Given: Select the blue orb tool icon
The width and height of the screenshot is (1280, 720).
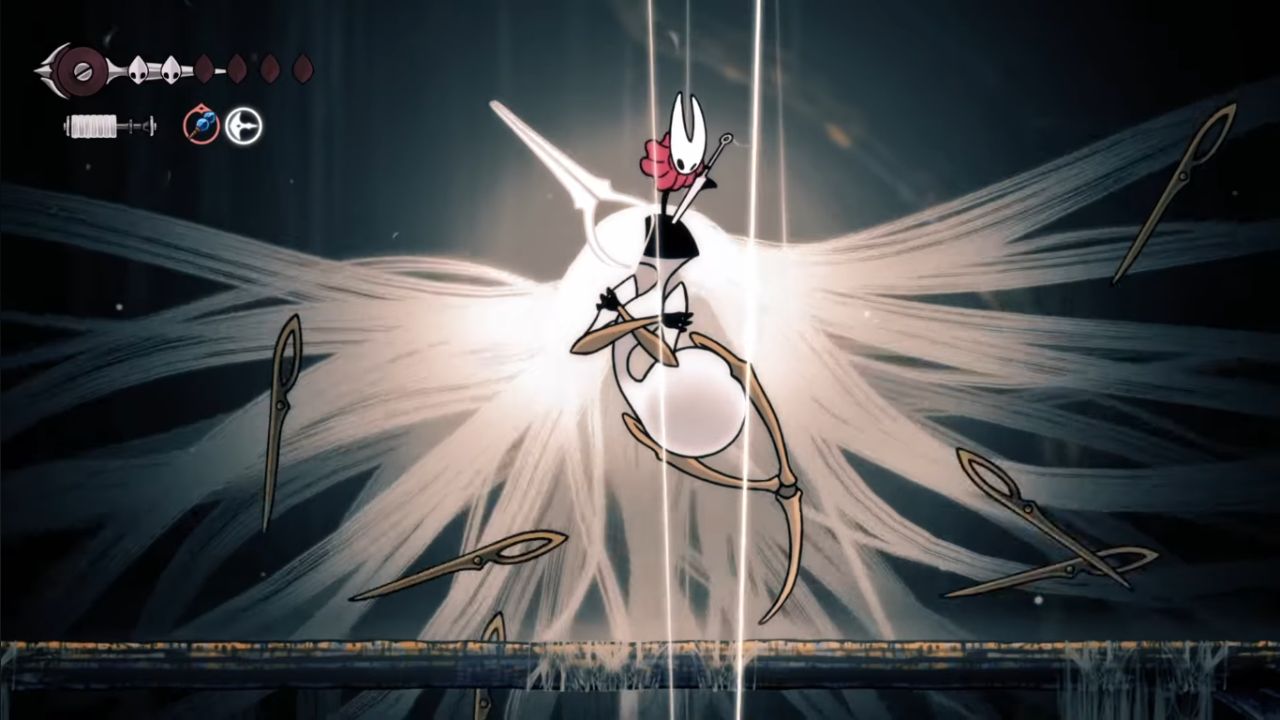Looking at the screenshot, I should (x=201, y=126).
